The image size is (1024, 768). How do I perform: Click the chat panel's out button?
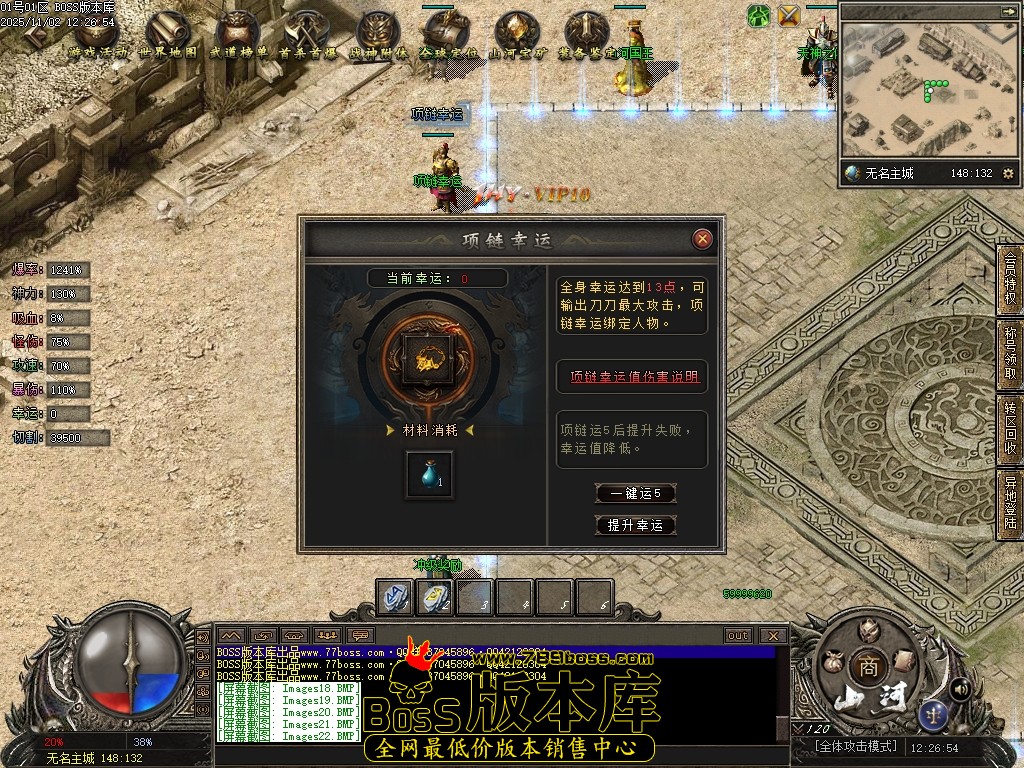tap(738, 635)
